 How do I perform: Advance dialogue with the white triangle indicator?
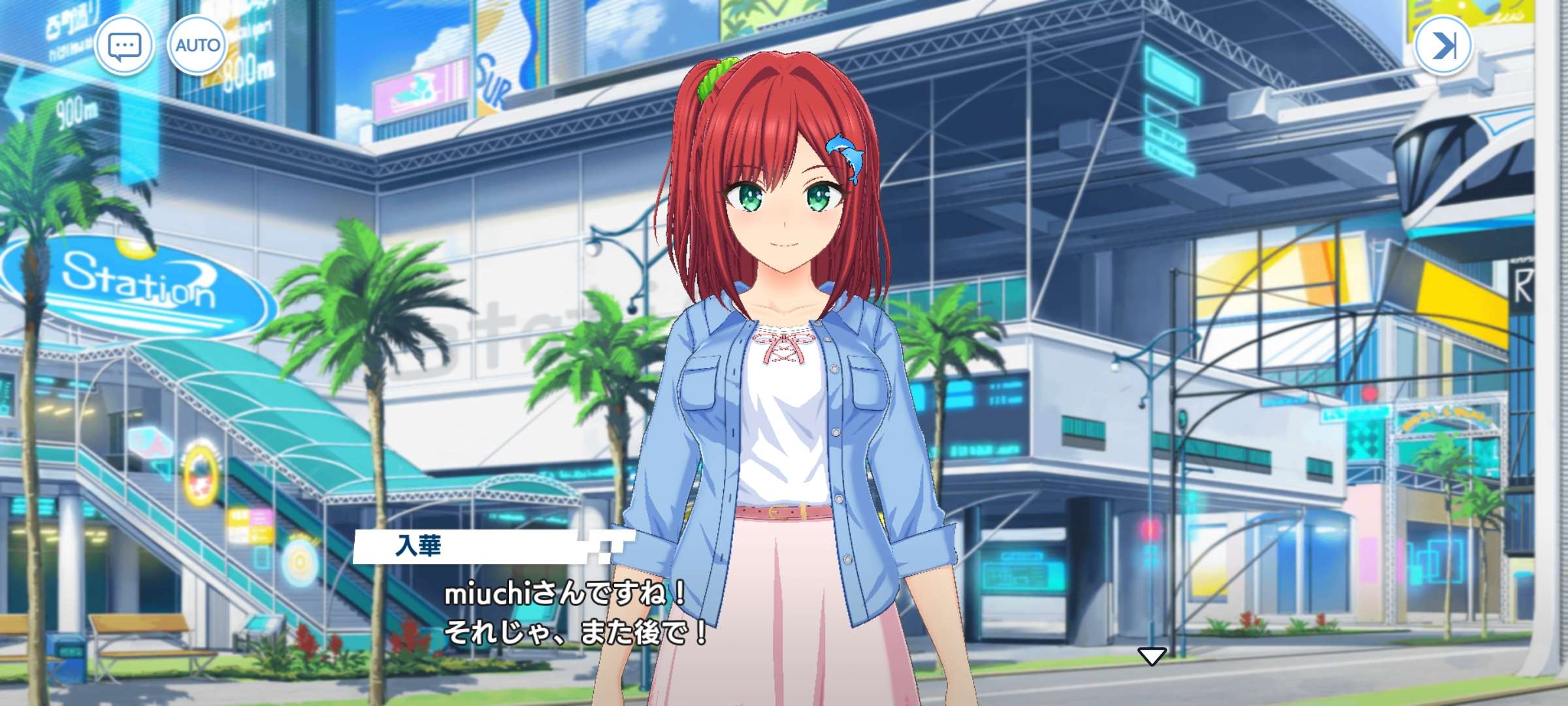(x=1151, y=656)
